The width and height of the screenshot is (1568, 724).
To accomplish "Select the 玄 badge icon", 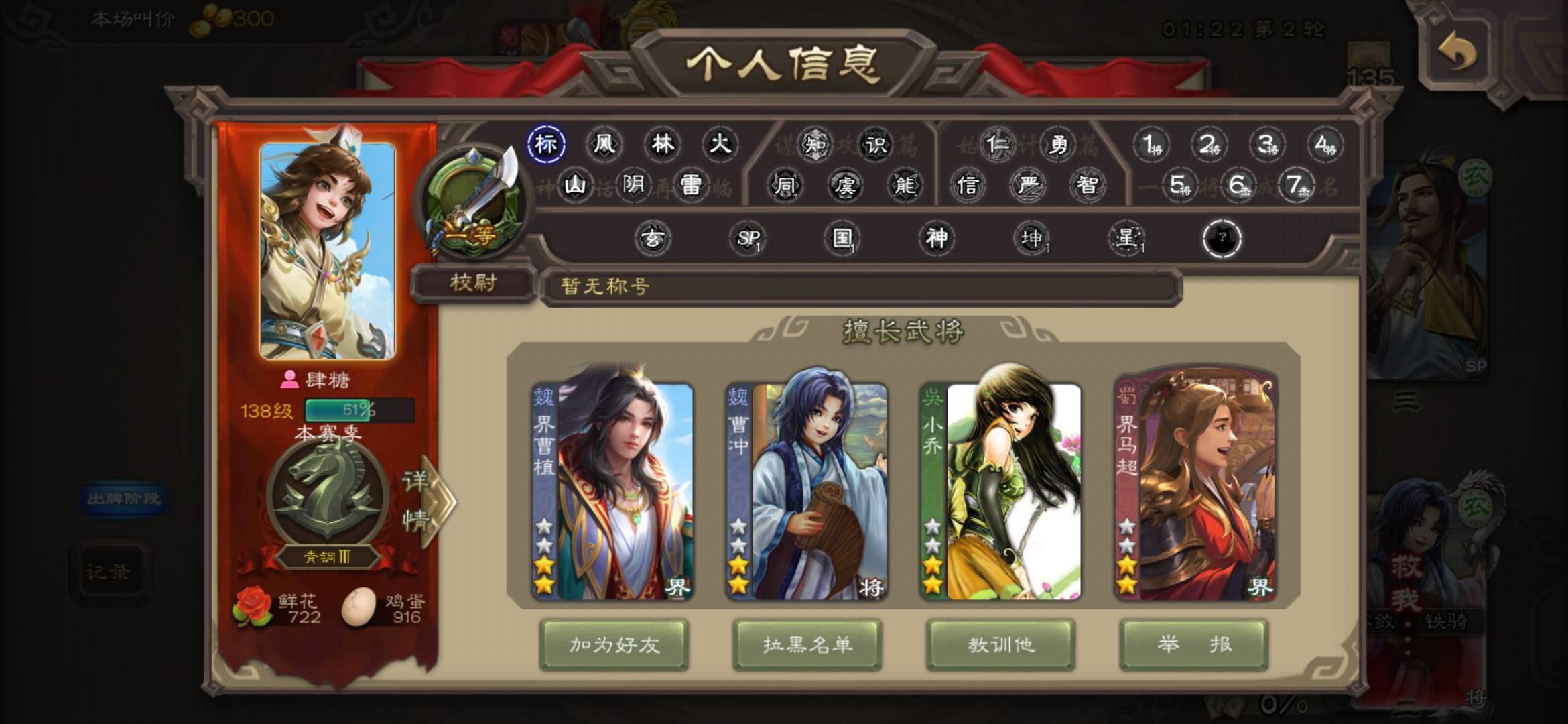I will coord(653,238).
